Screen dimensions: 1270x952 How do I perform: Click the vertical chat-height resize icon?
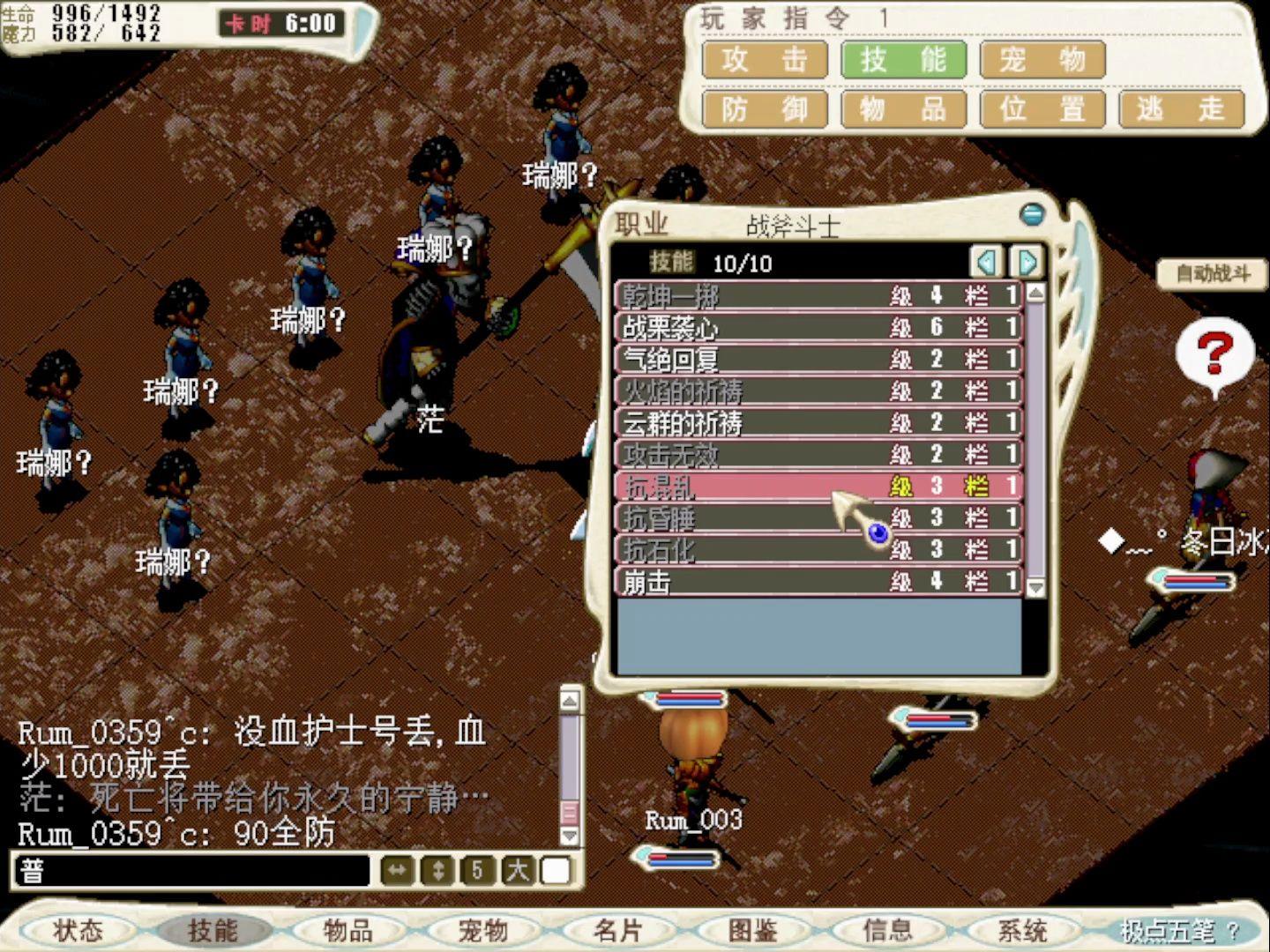coord(437,870)
